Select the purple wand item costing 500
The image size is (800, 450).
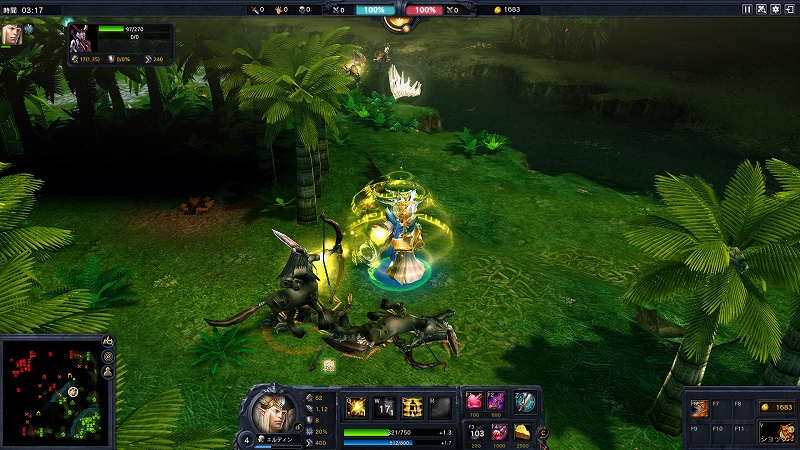497,400
